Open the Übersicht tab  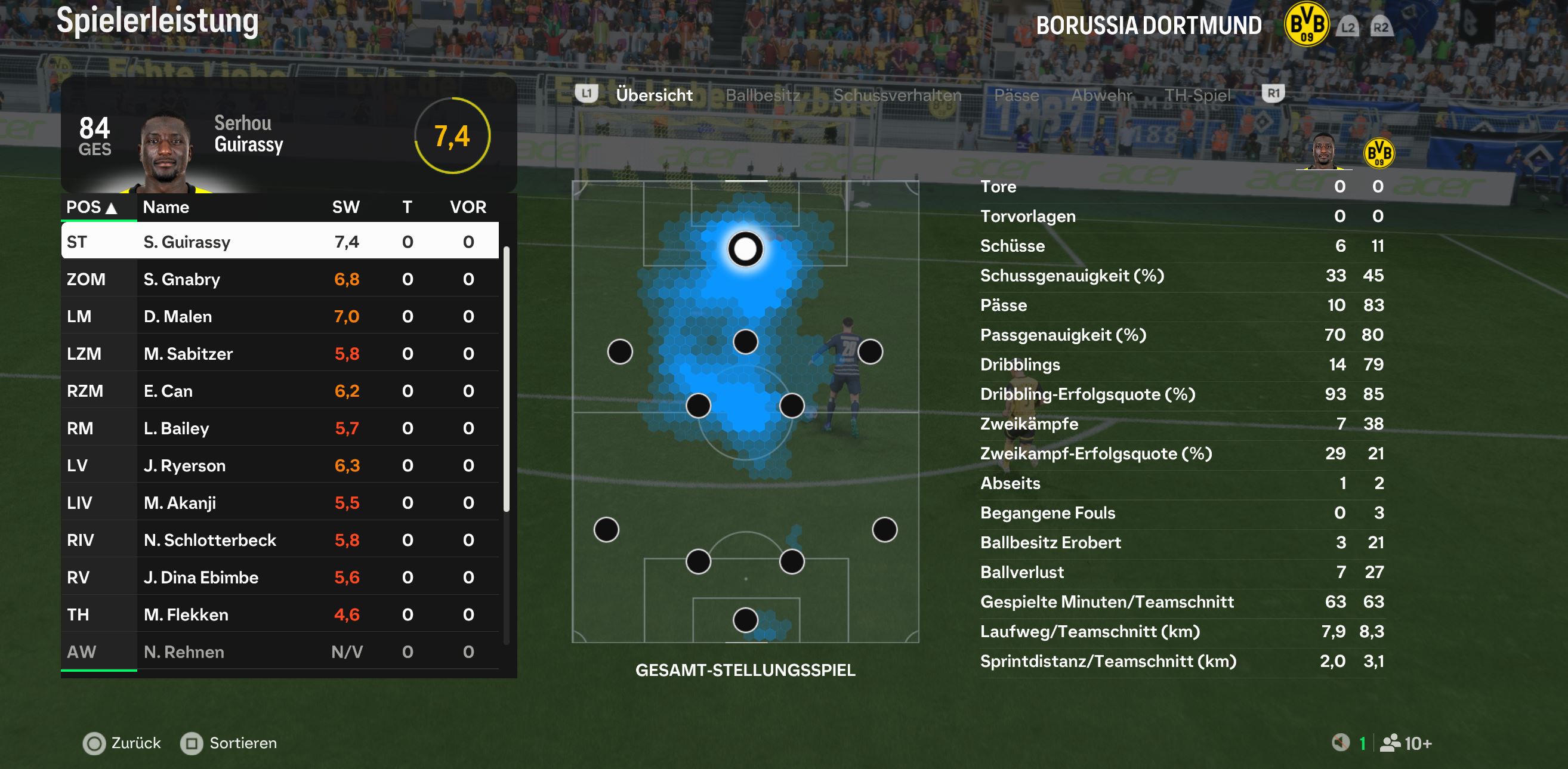[654, 95]
